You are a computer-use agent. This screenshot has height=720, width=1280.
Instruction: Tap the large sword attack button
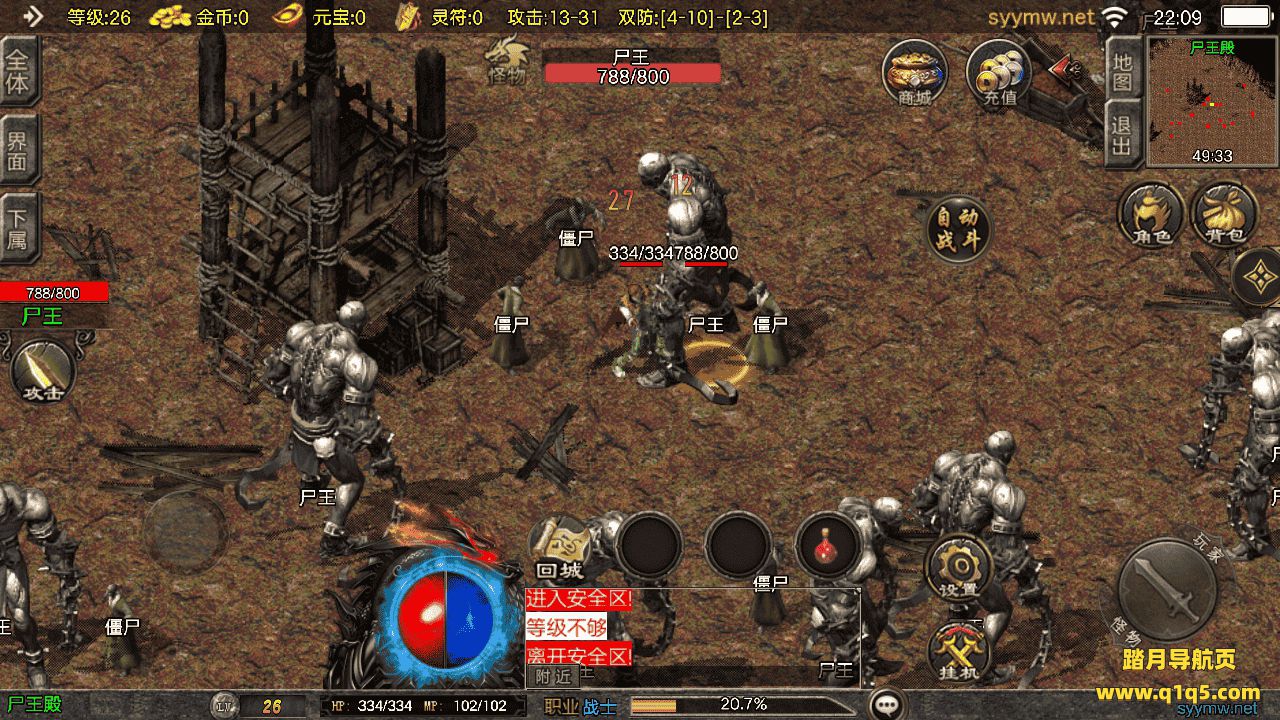(x=1166, y=589)
